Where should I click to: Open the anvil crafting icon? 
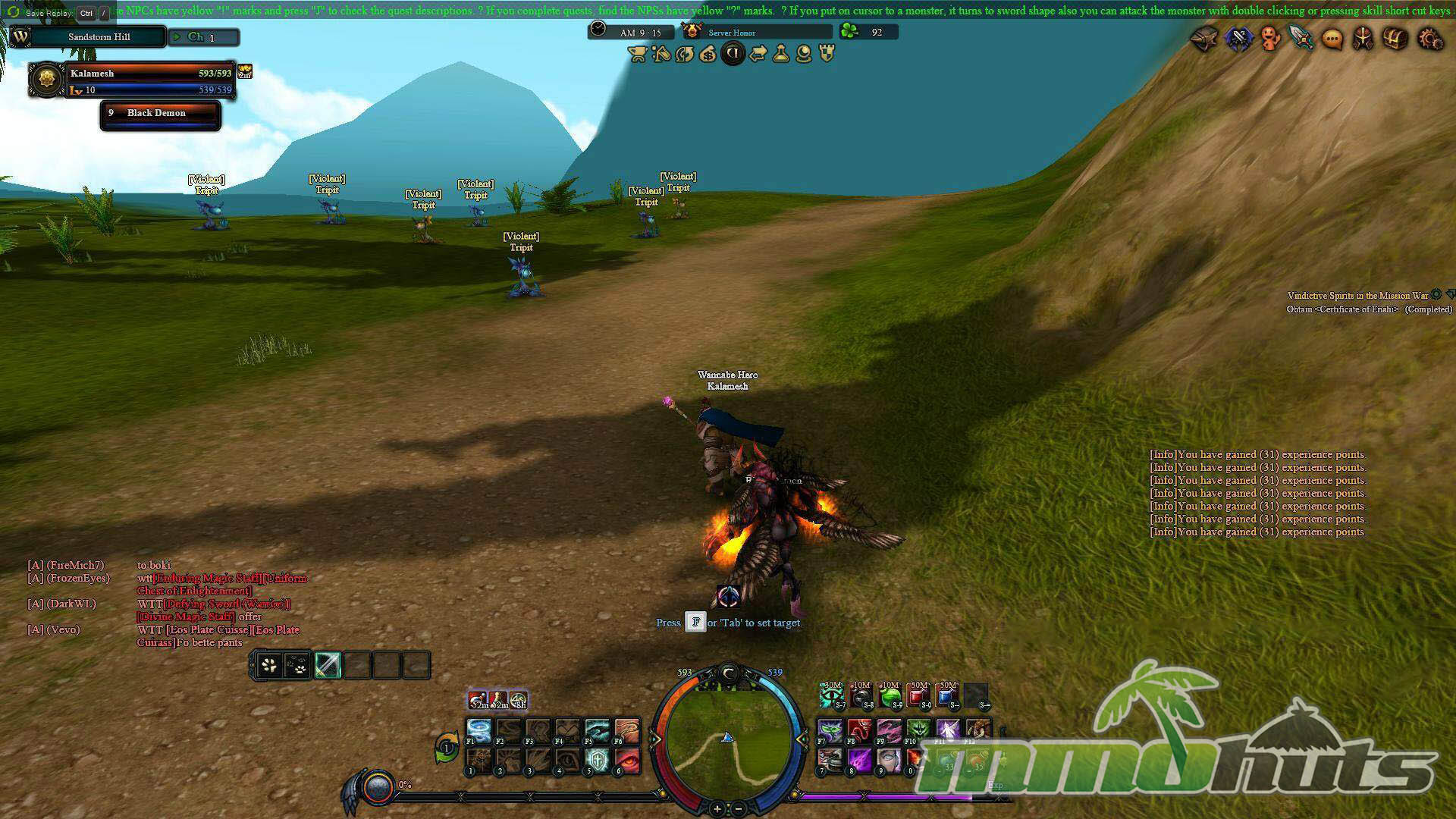1204,38
